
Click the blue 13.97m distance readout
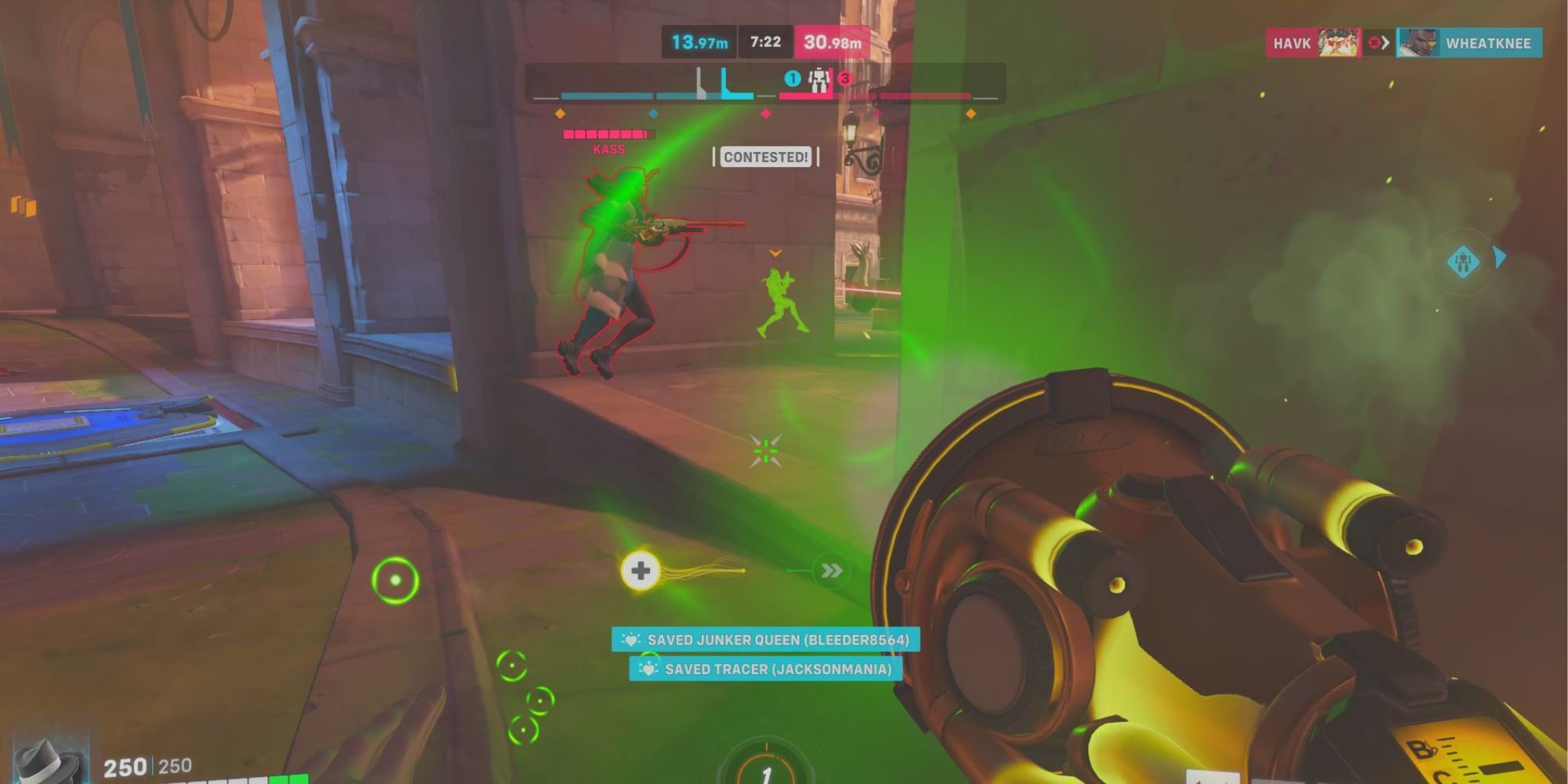click(698, 41)
